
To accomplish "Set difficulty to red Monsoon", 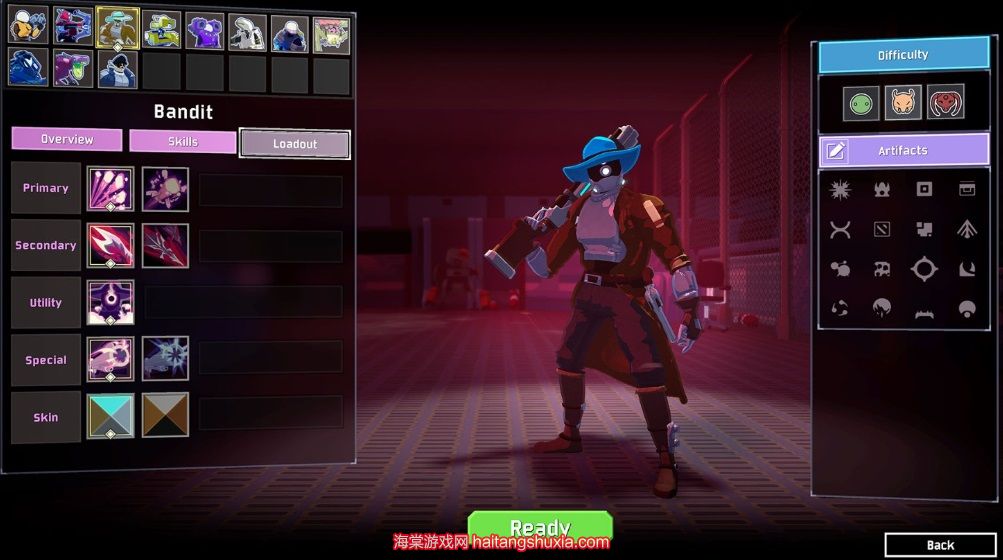I will (945, 102).
